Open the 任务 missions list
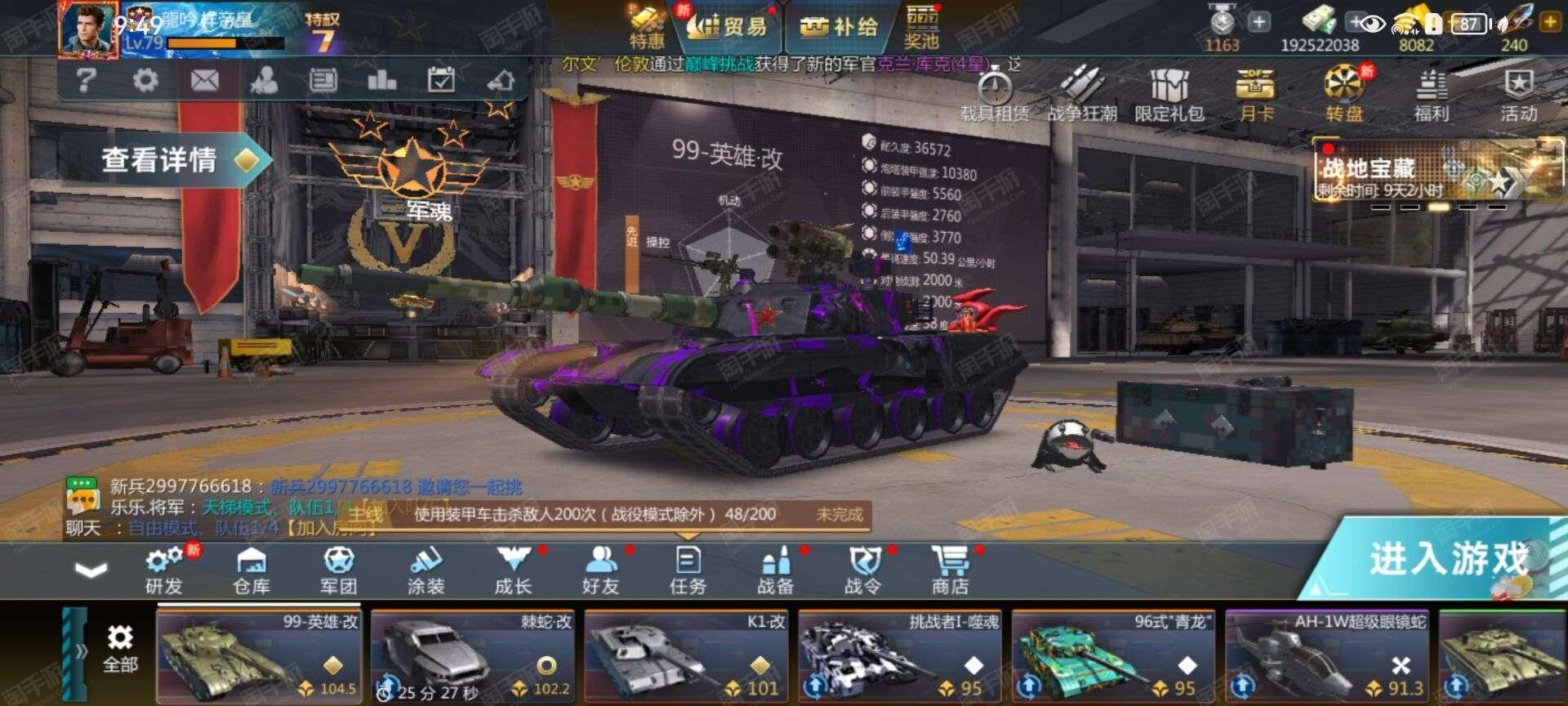Viewport: 1568px width, 706px height. tap(688, 570)
